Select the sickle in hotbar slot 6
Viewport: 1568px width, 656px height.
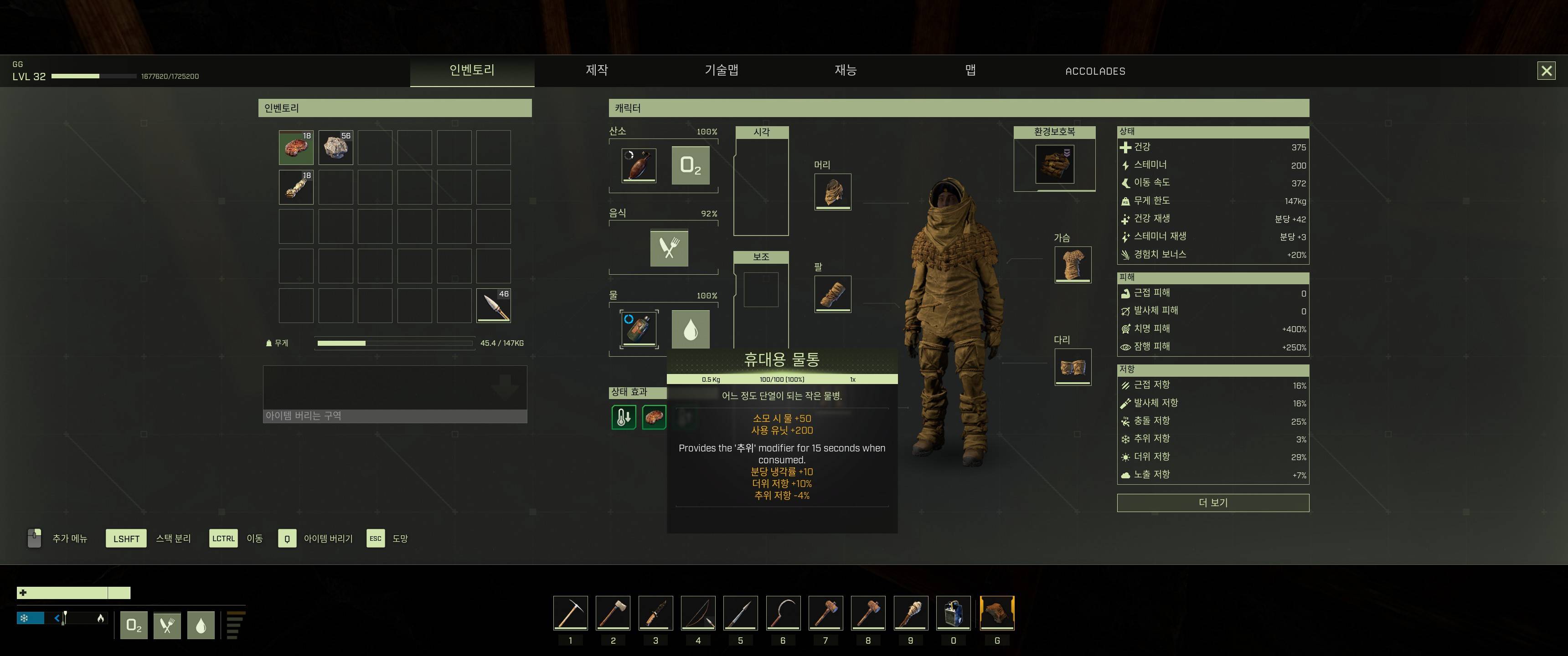pos(783,613)
